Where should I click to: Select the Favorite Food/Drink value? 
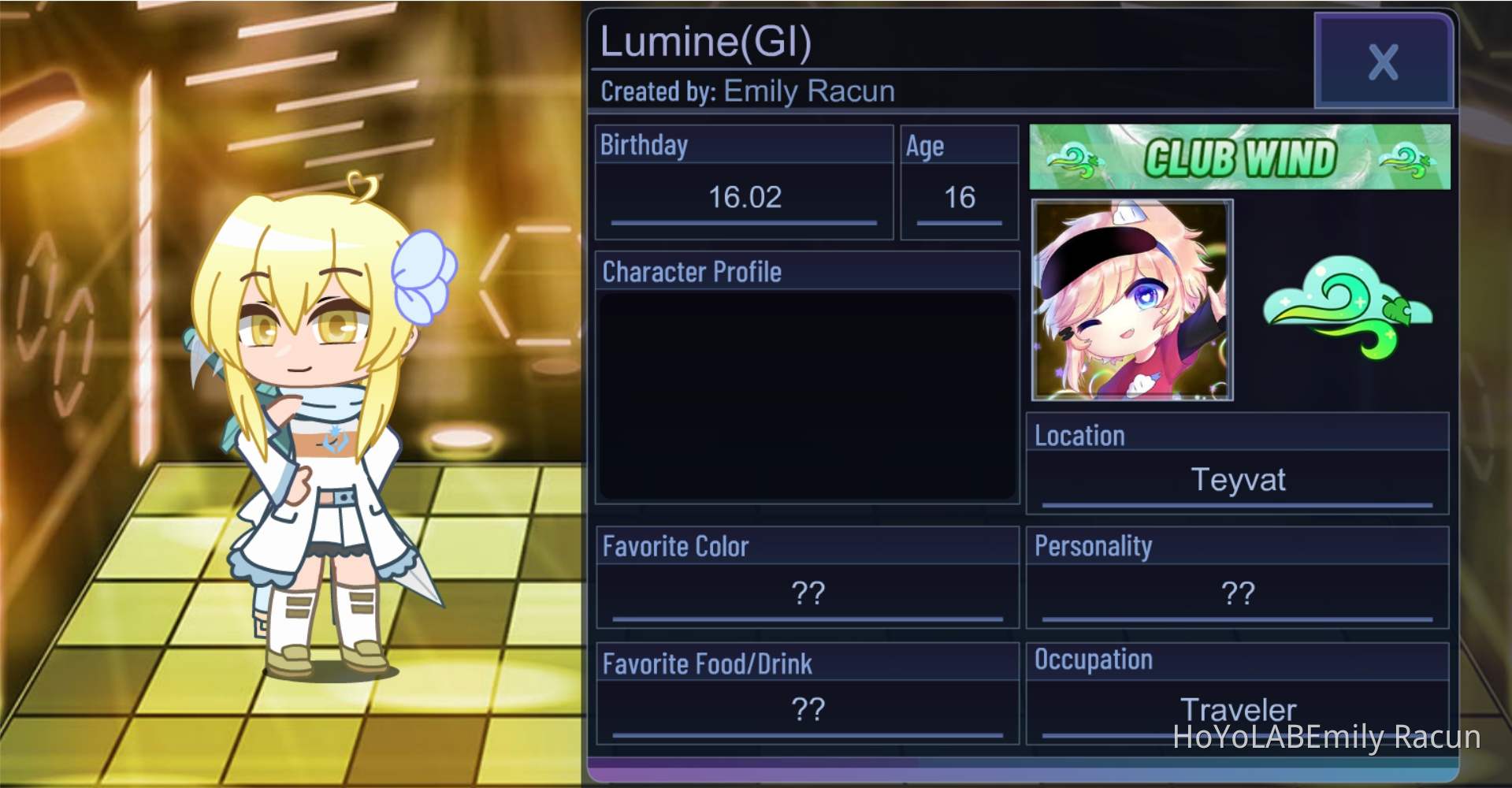[x=808, y=709]
